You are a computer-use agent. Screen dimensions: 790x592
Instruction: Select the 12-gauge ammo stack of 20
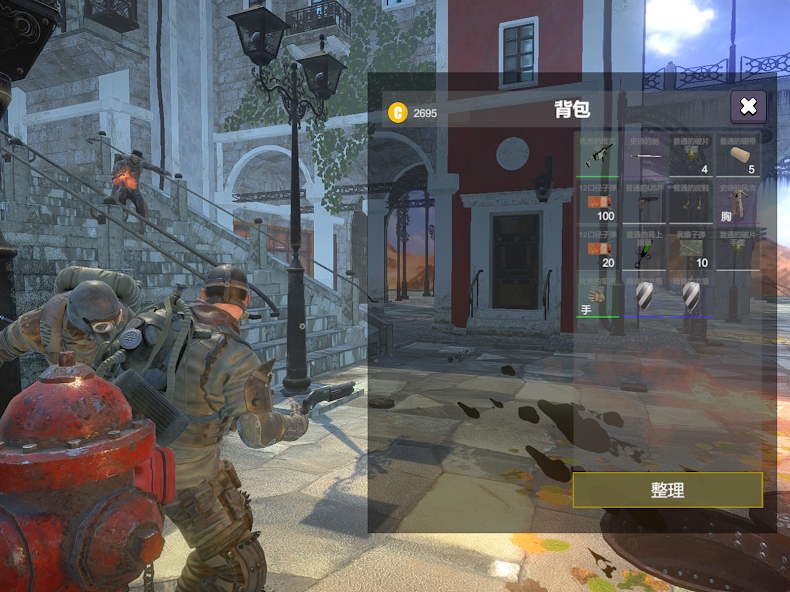pos(599,249)
